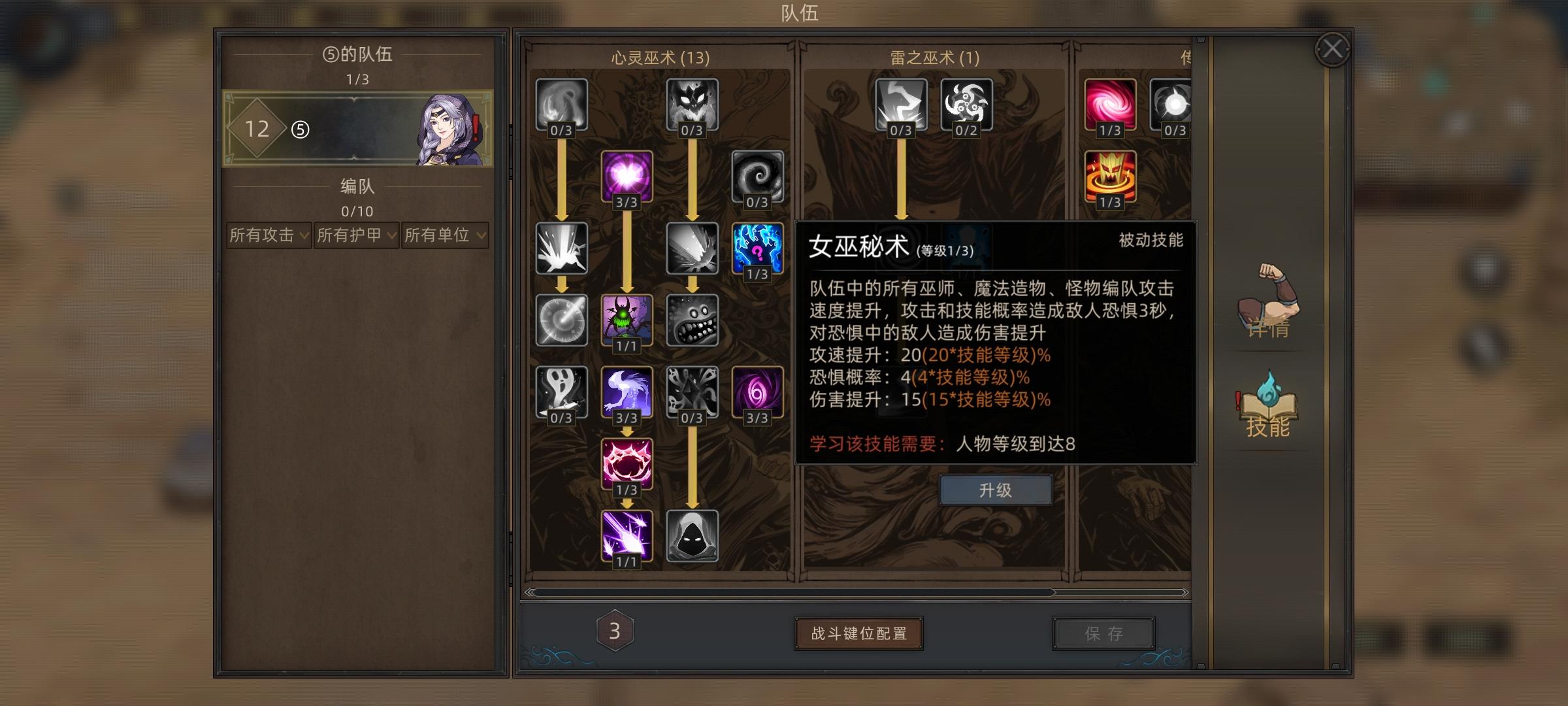
Task: Select the thunder strike skill in 雷之巫术
Action: tap(900, 105)
